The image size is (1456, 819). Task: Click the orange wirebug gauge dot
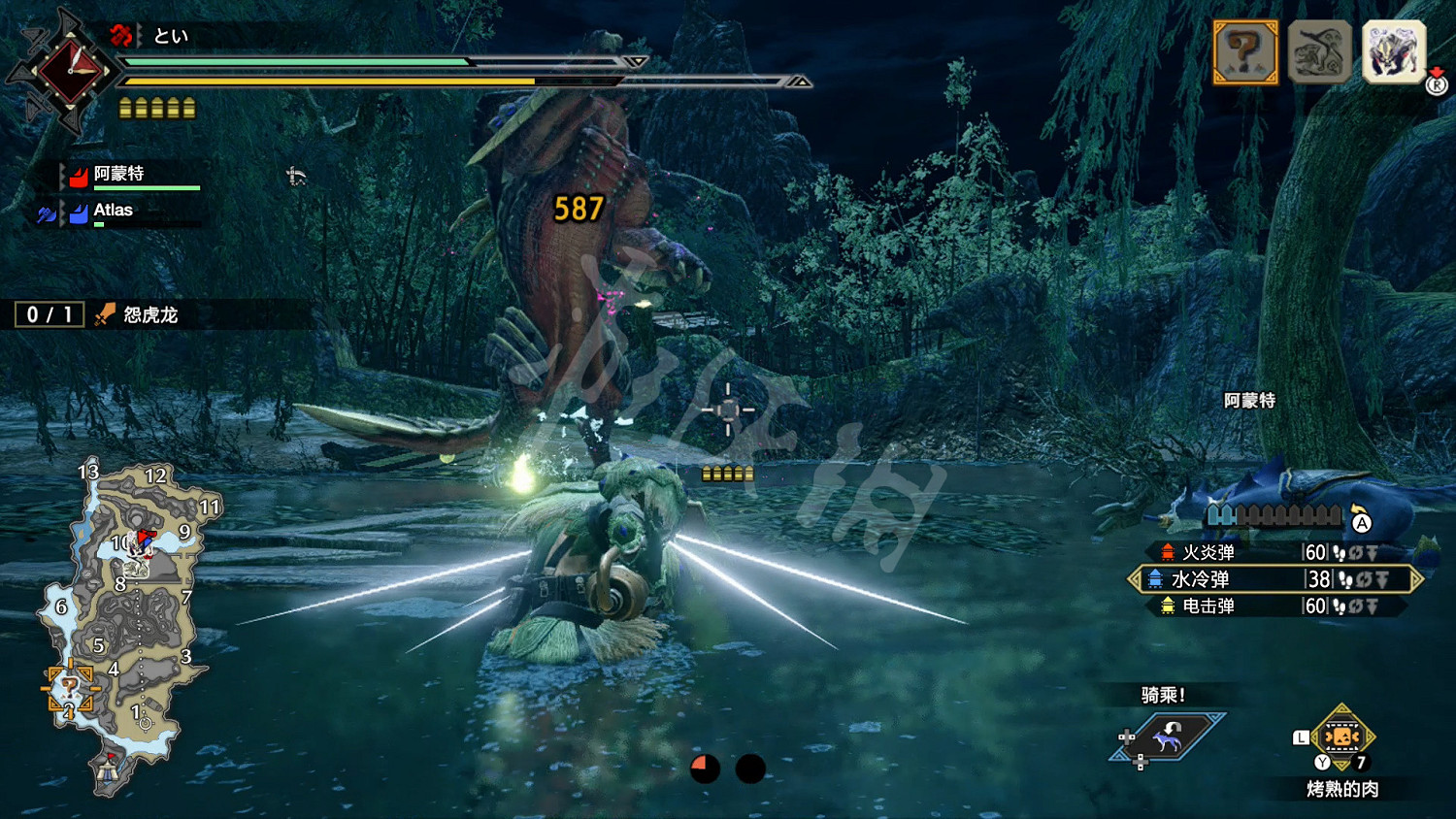point(705,768)
